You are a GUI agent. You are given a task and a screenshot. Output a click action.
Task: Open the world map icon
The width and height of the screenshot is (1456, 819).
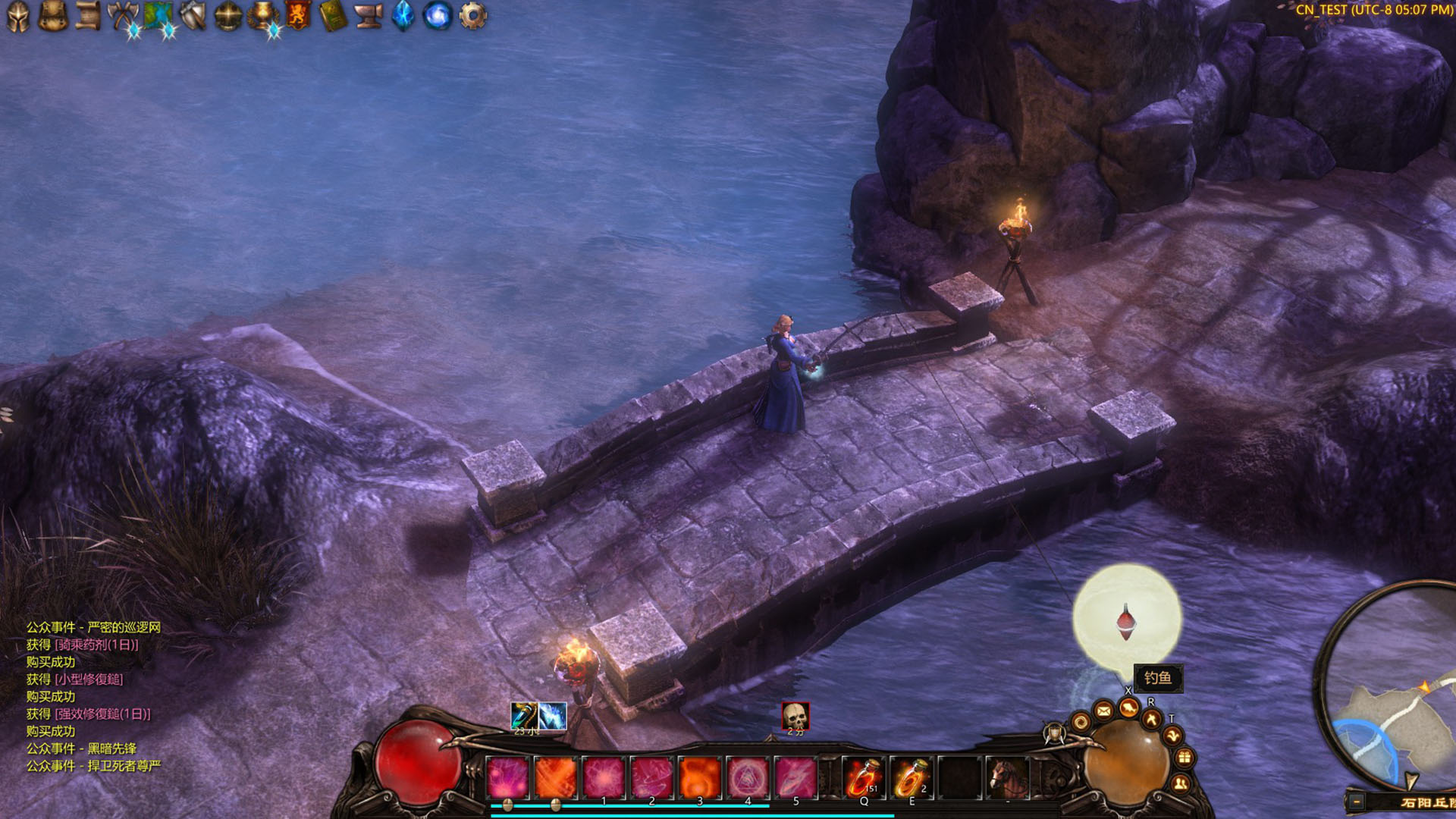[x=159, y=14]
